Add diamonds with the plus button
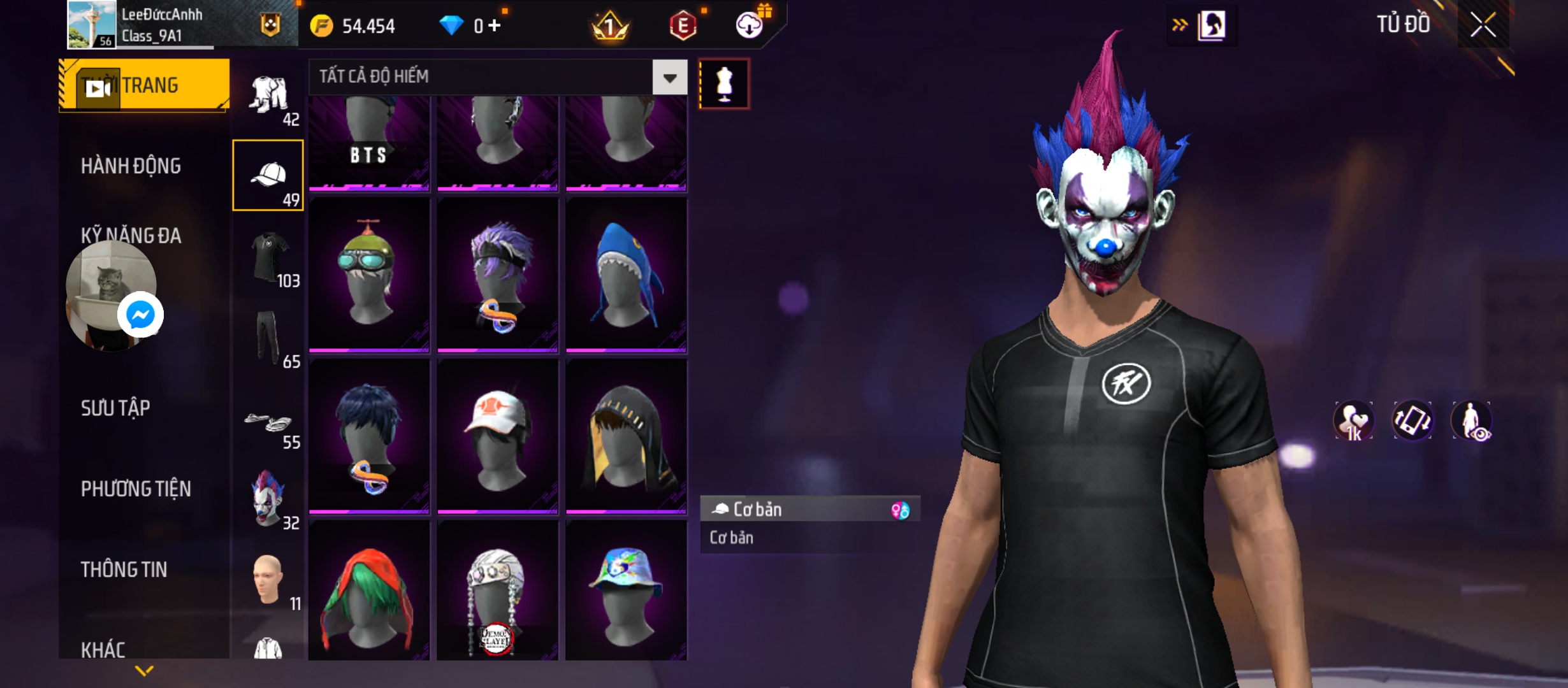The image size is (1568, 688). tap(495, 25)
